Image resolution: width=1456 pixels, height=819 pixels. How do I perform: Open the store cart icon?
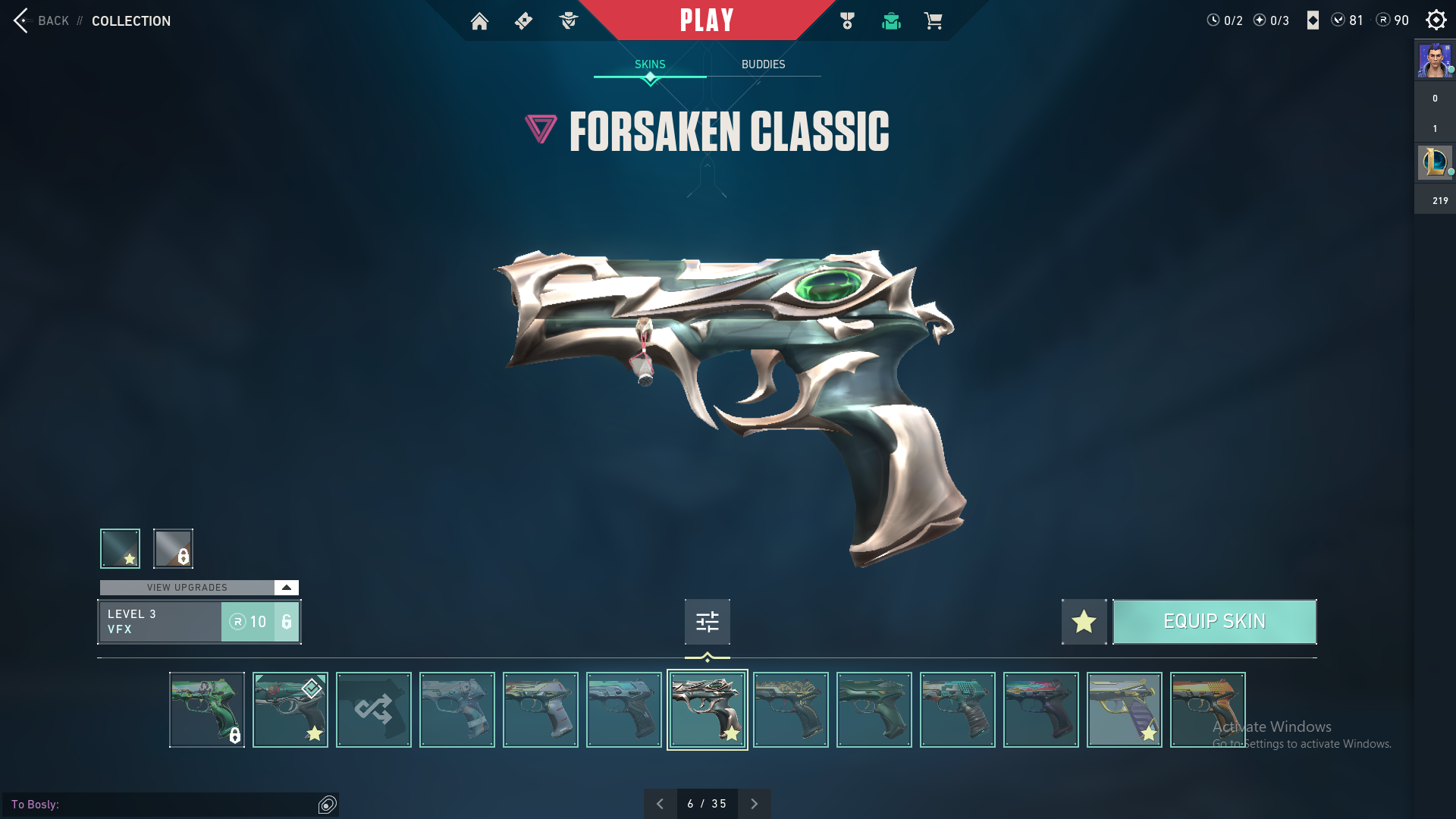tap(933, 21)
